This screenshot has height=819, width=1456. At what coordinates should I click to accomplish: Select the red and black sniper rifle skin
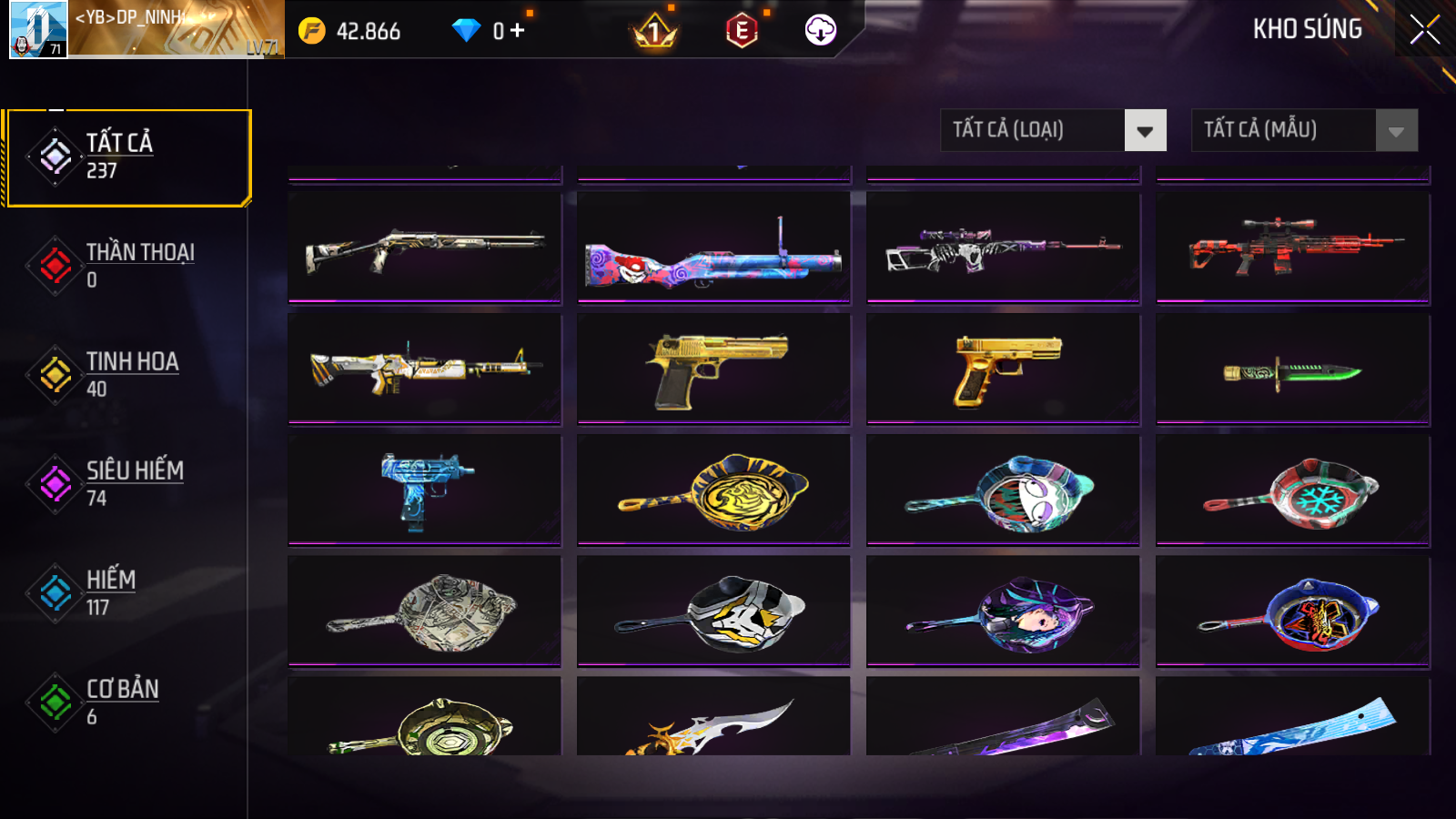1293,247
